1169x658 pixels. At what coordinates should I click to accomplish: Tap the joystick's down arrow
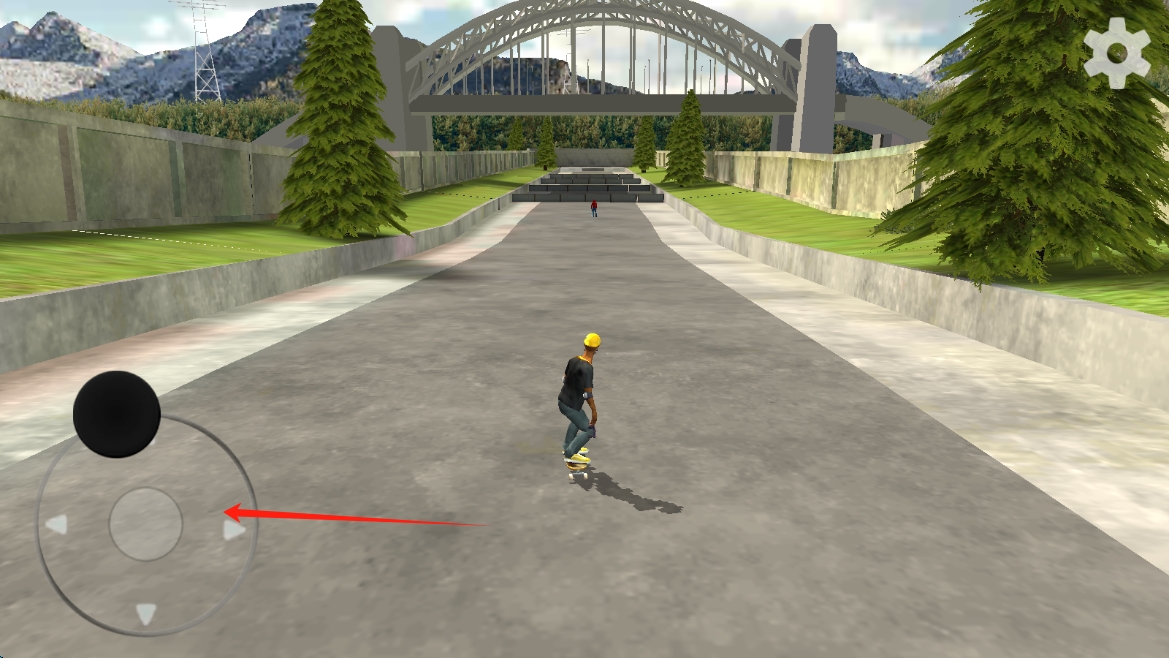[x=146, y=613]
